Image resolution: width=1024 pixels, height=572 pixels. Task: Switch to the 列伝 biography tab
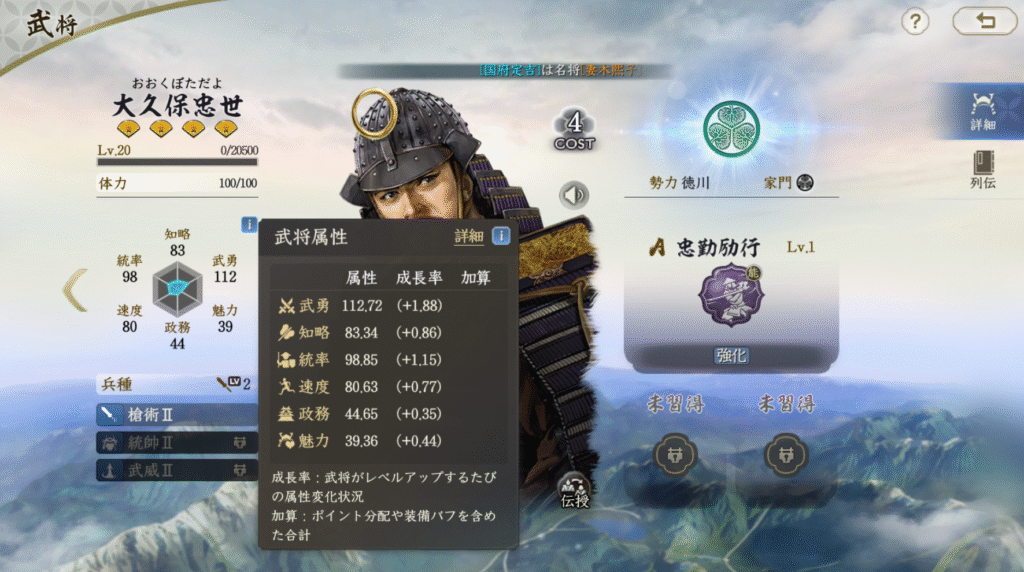click(x=982, y=169)
